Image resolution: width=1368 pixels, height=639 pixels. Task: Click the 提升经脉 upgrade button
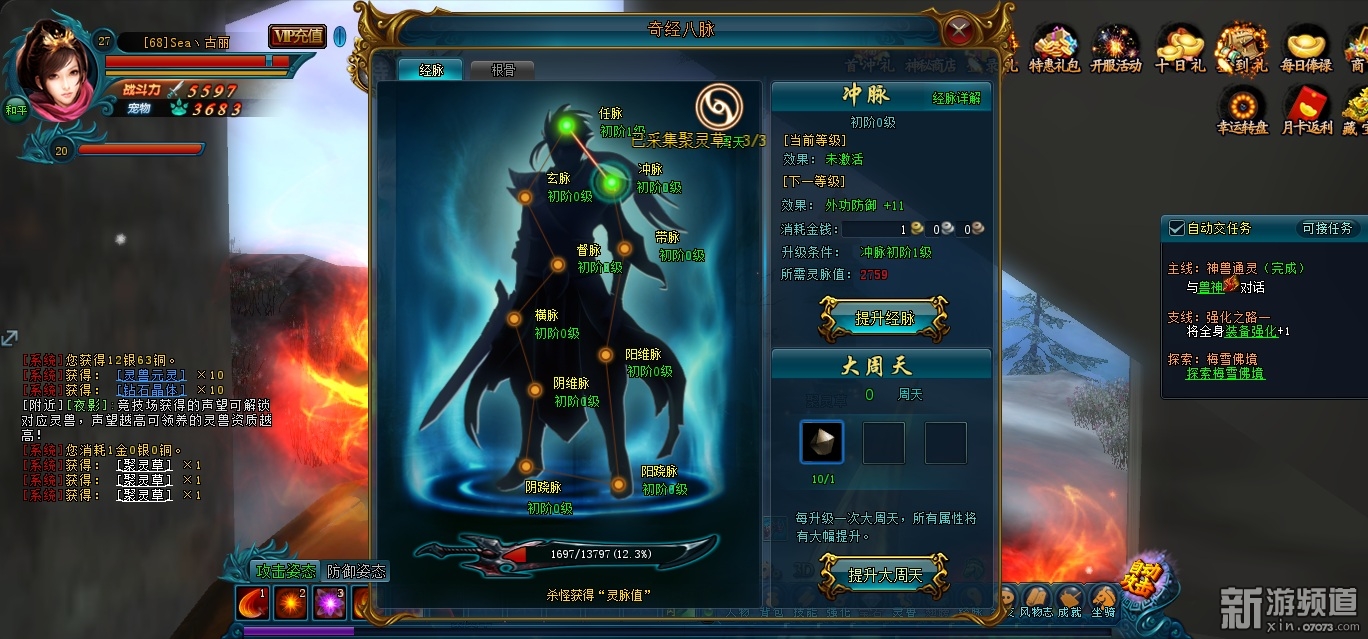[x=883, y=319]
